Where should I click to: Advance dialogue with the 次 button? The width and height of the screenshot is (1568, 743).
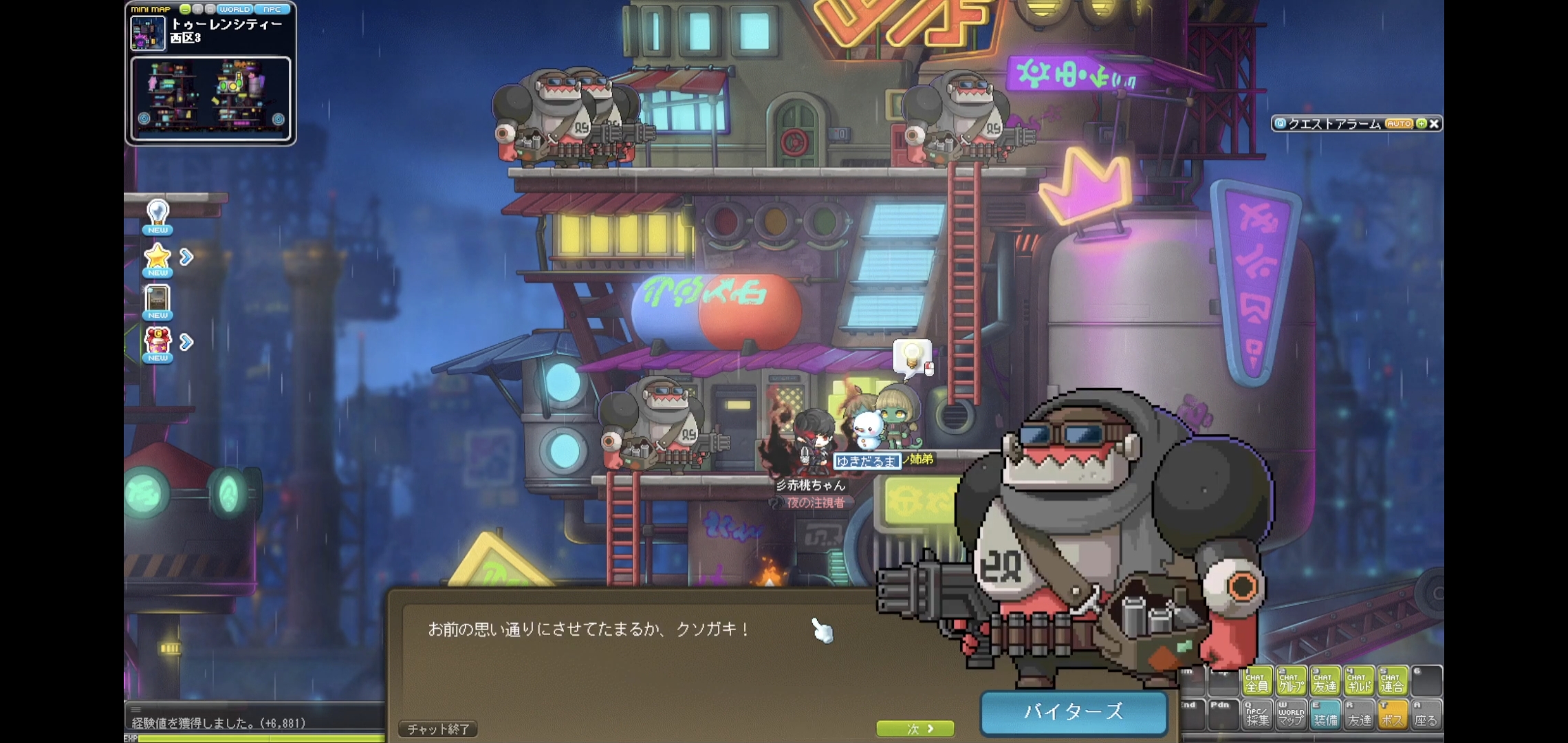pos(915,729)
